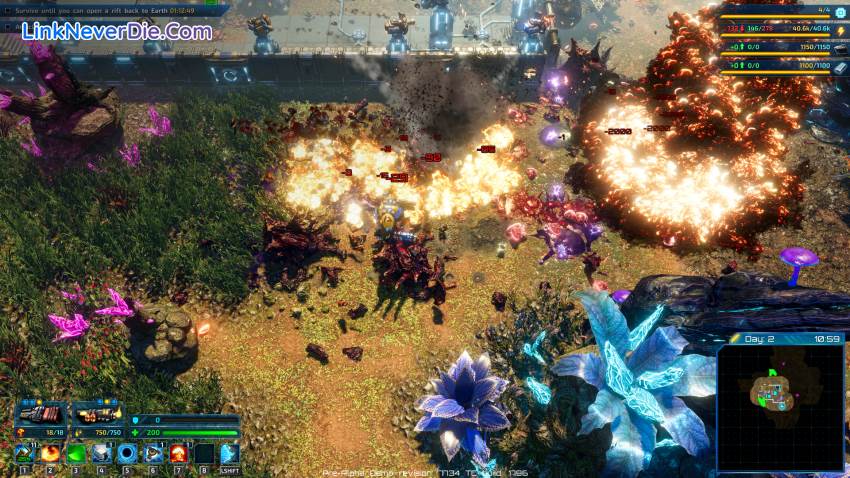Activate the grey device item in hotbar

101,454
